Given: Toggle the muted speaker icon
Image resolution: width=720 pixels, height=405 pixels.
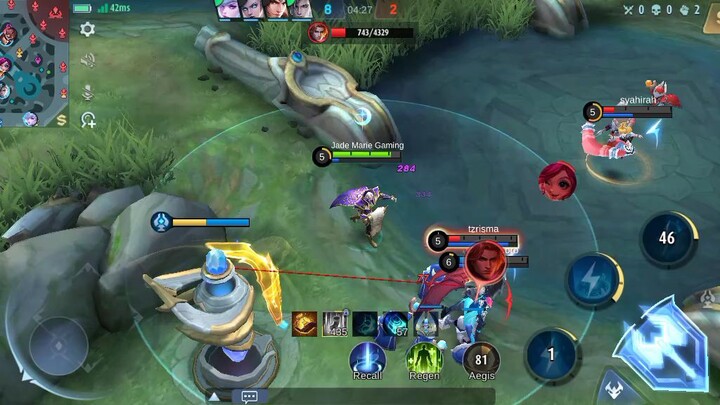Looking at the screenshot, I should pos(88,60).
